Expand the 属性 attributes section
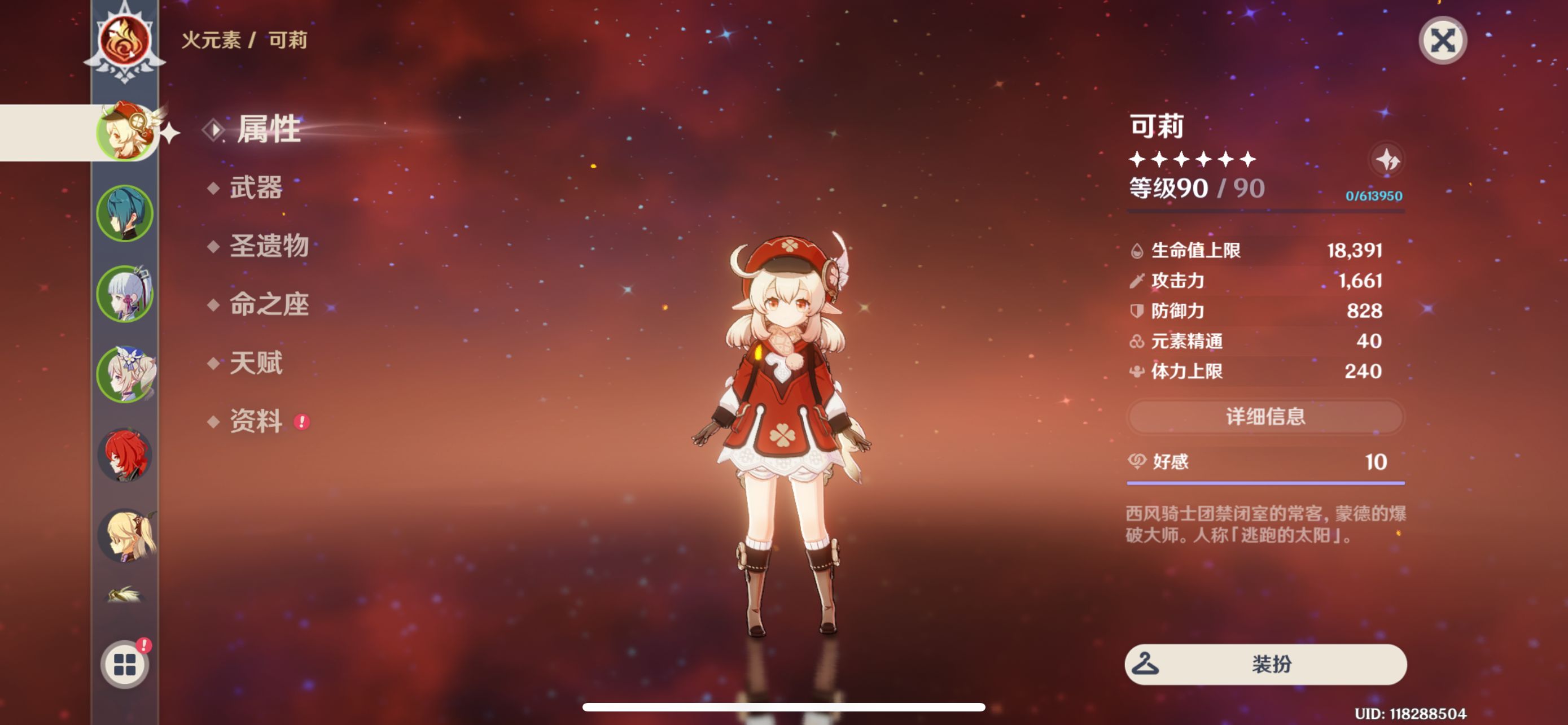1568x725 pixels. click(x=268, y=132)
